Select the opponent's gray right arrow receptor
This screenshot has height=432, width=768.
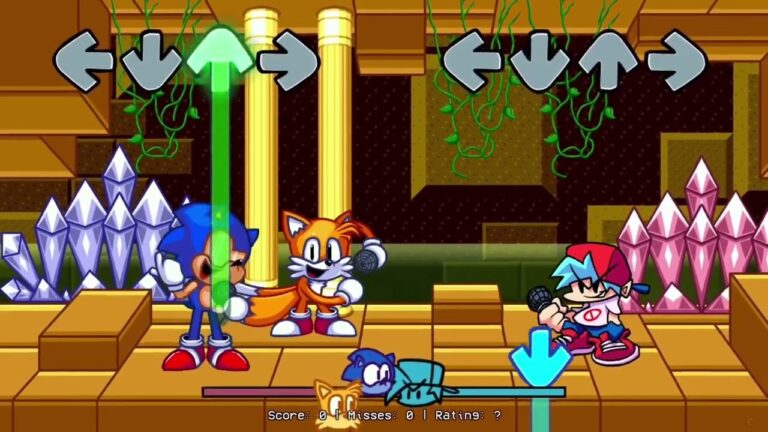coord(288,61)
